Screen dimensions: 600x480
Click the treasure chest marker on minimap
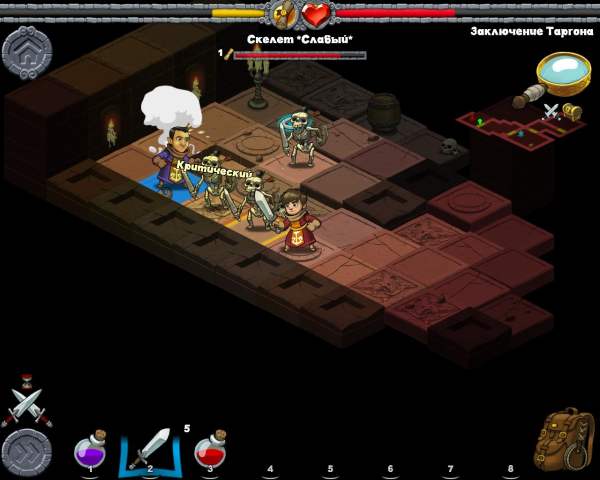[x=572, y=110]
